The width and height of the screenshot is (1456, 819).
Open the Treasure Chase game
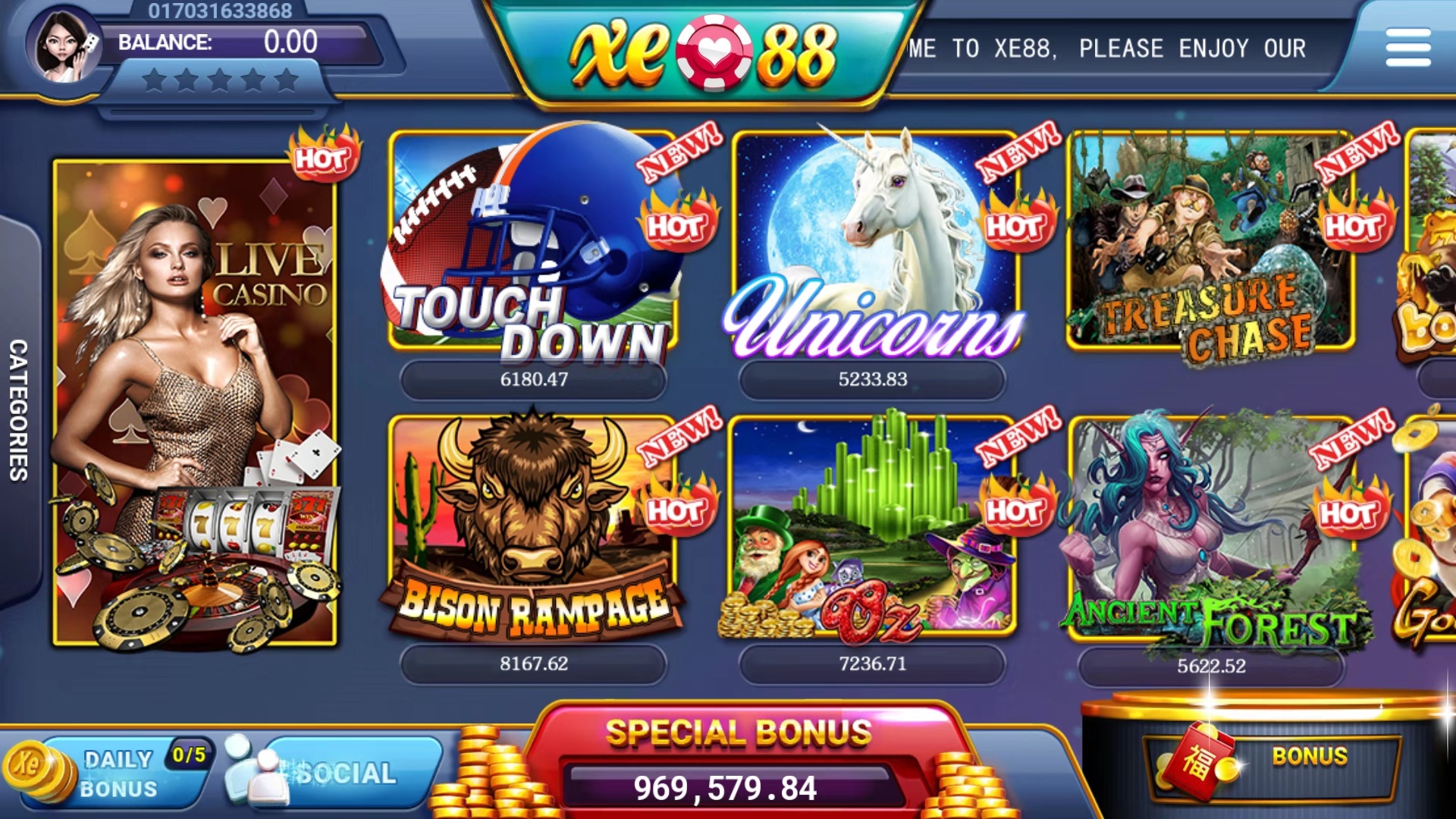(1210, 243)
